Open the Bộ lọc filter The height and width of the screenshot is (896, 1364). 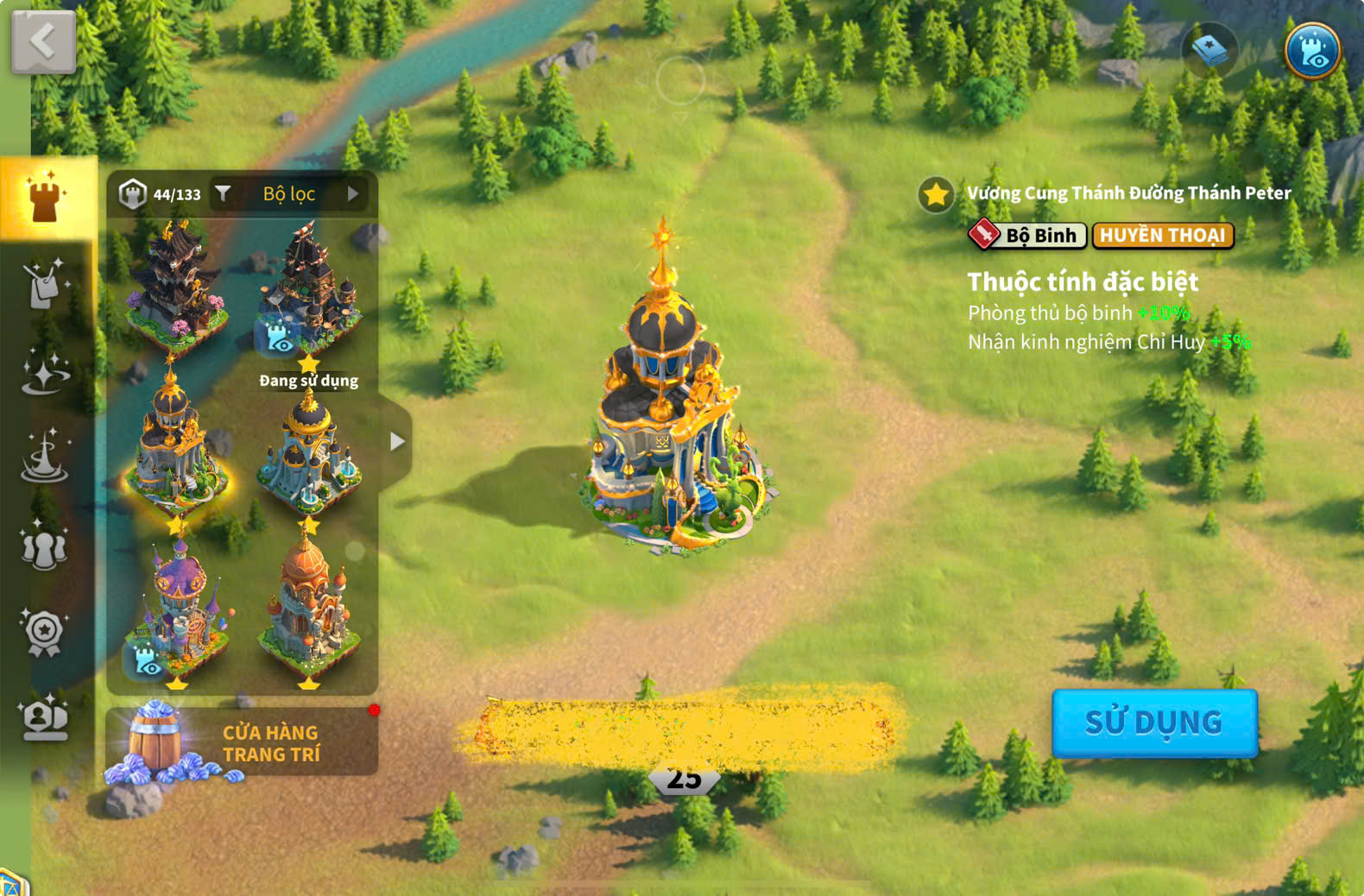coord(289,194)
